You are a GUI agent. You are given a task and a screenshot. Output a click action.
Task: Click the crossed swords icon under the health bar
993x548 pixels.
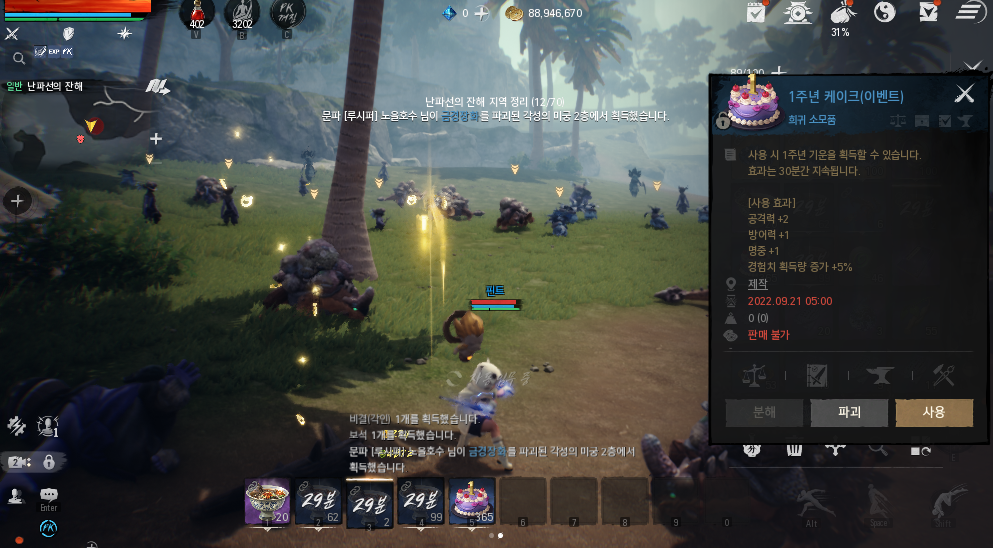pos(12,34)
